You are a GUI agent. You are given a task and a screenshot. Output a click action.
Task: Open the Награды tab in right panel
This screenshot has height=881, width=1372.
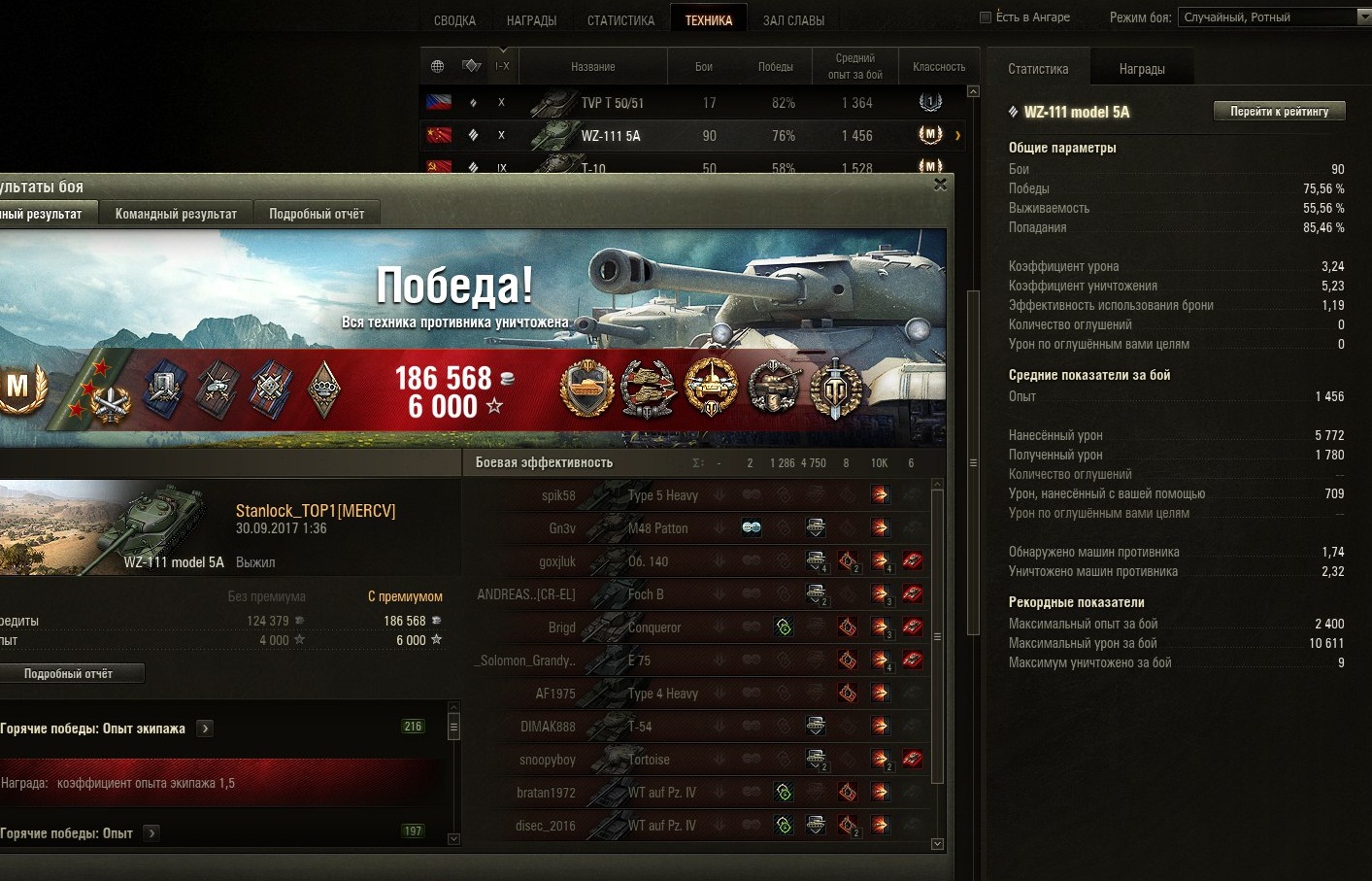pos(1142,69)
